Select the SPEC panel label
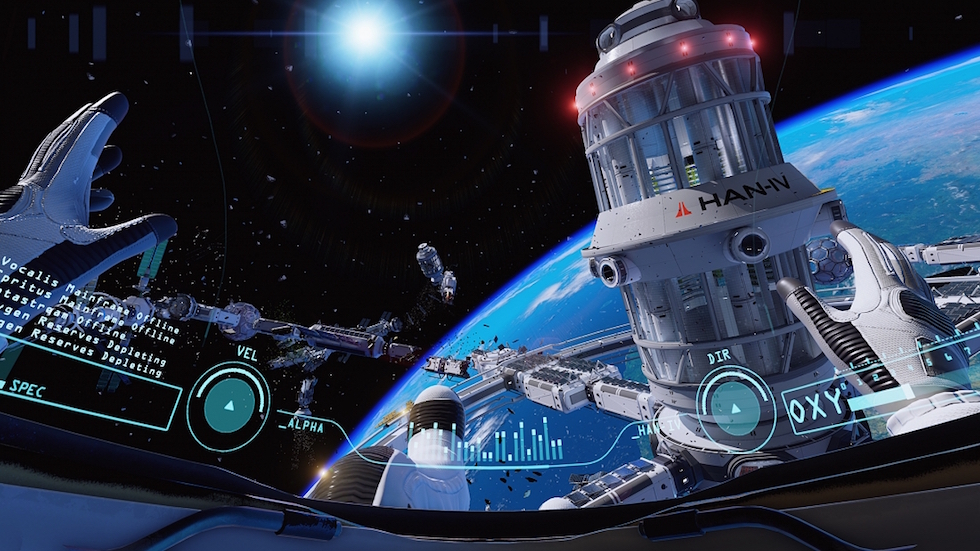 [27, 389]
